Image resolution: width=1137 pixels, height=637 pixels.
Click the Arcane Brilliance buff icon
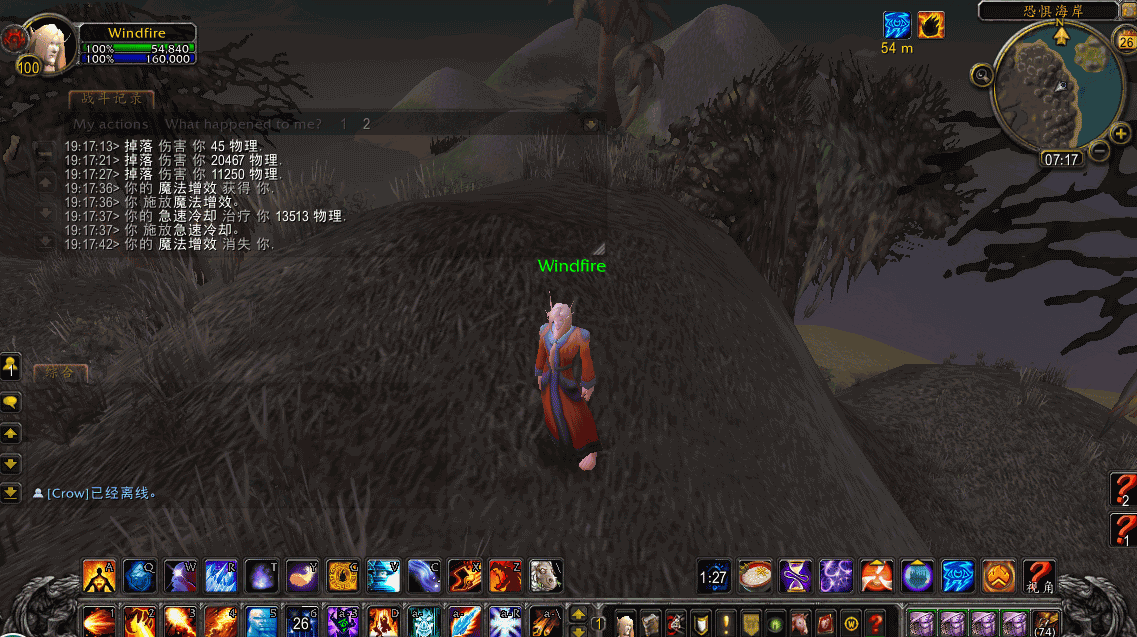pyautogui.click(x=897, y=25)
